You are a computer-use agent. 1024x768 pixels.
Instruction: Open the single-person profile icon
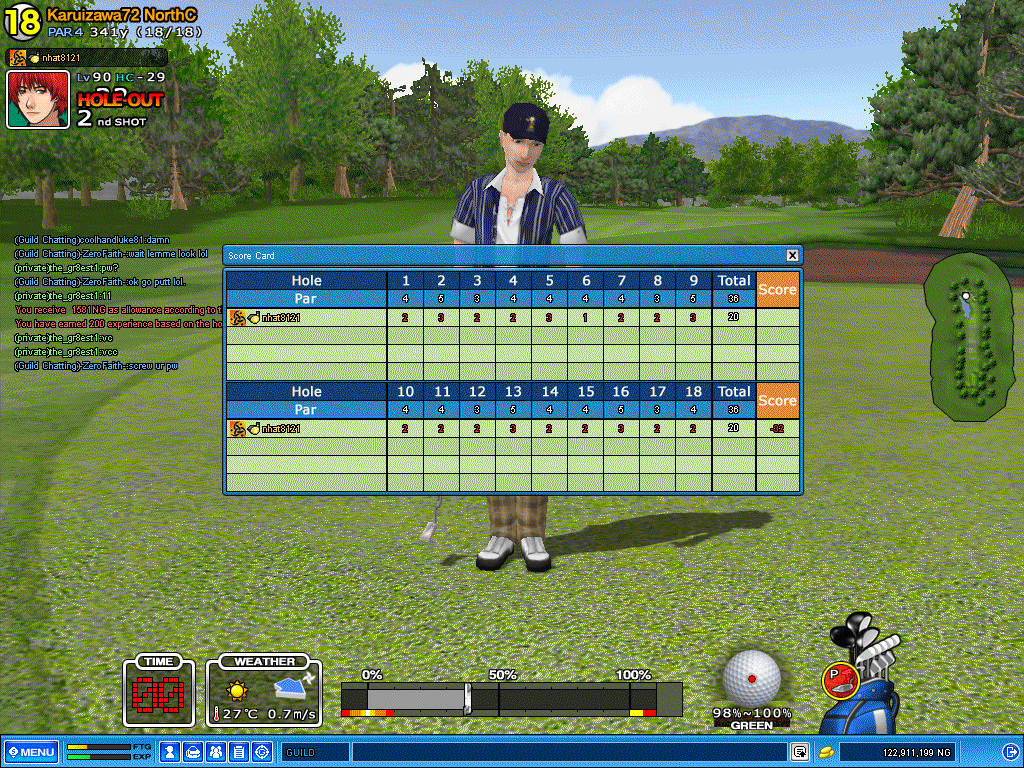(170, 752)
